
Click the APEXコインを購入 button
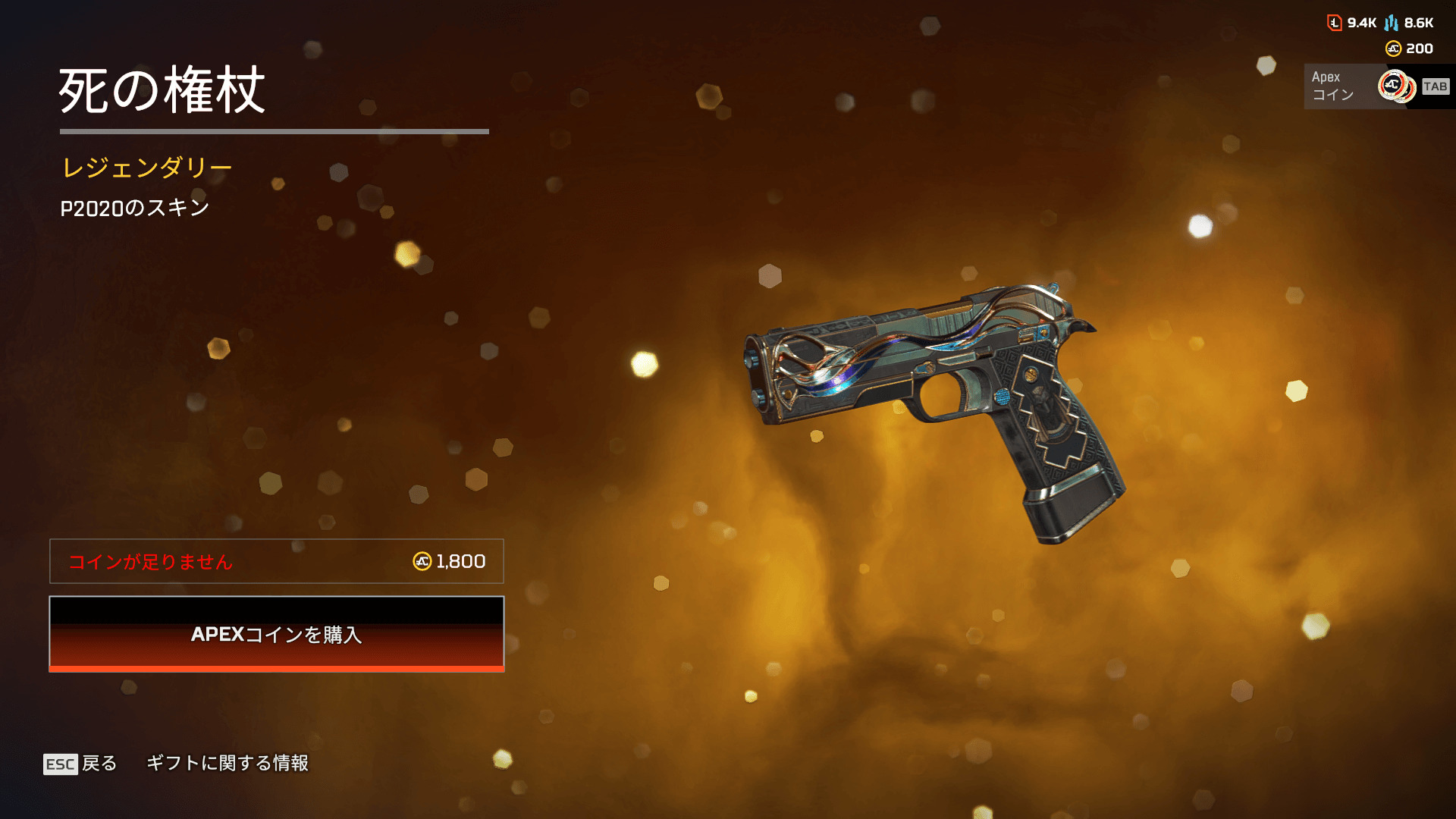[277, 634]
